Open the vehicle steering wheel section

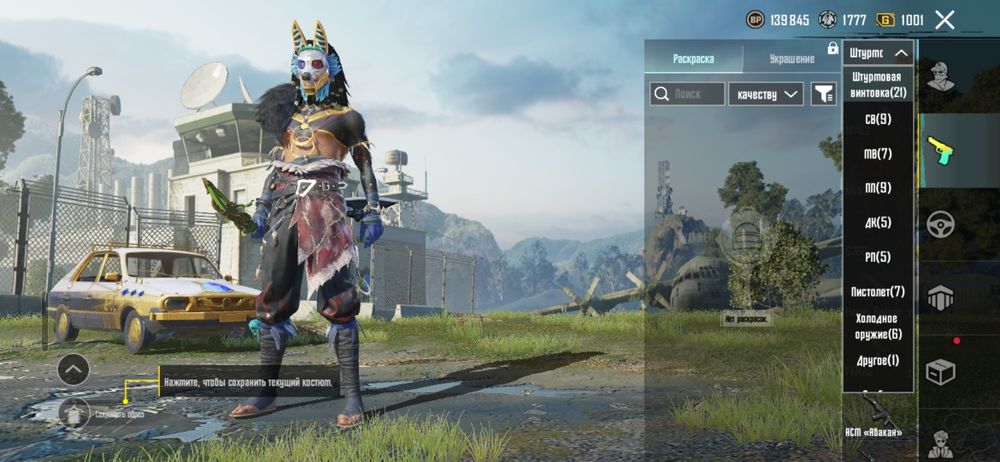tap(940, 224)
